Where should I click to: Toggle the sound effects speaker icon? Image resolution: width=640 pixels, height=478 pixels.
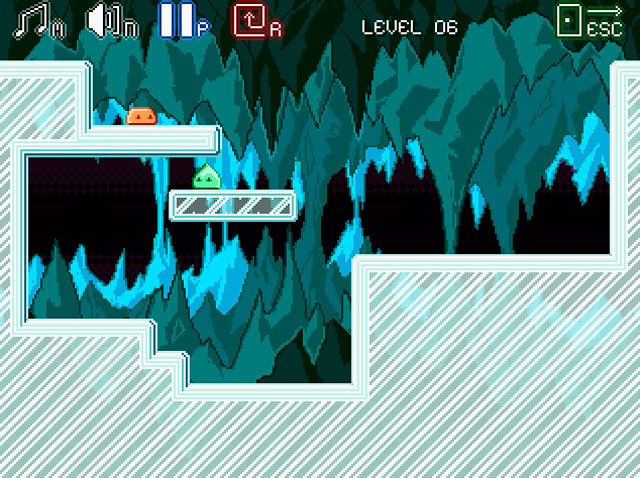point(107,22)
